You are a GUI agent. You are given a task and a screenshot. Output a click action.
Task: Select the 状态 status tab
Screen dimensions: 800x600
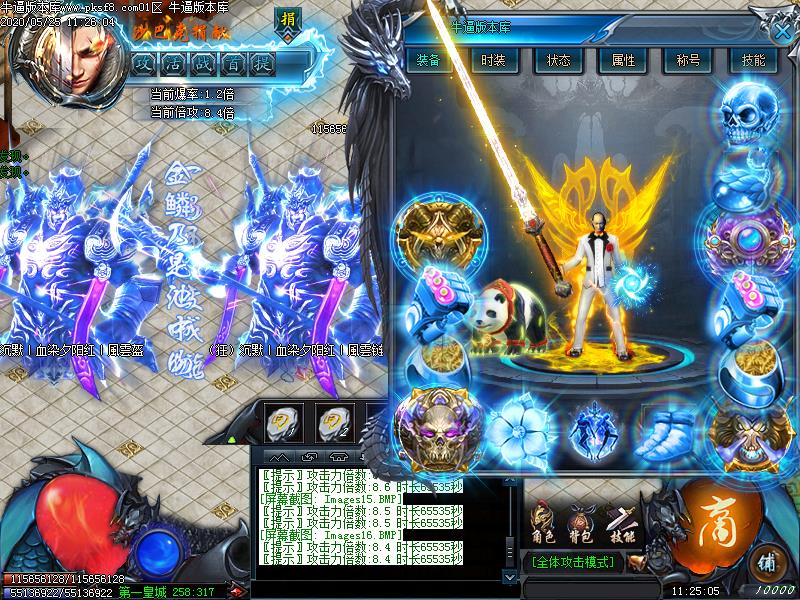[558, 60]
